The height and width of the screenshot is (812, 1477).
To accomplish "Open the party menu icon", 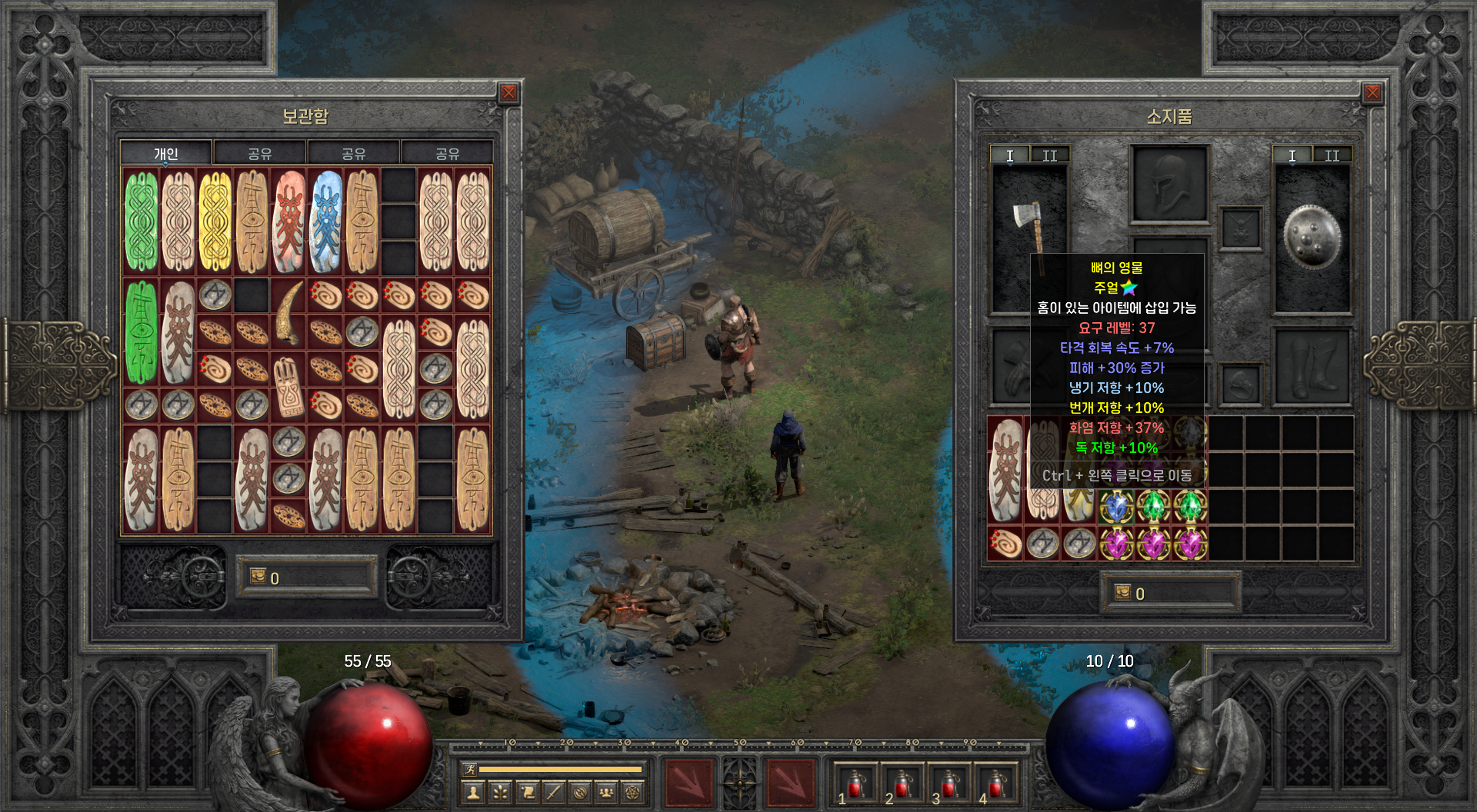I will 606,792.
